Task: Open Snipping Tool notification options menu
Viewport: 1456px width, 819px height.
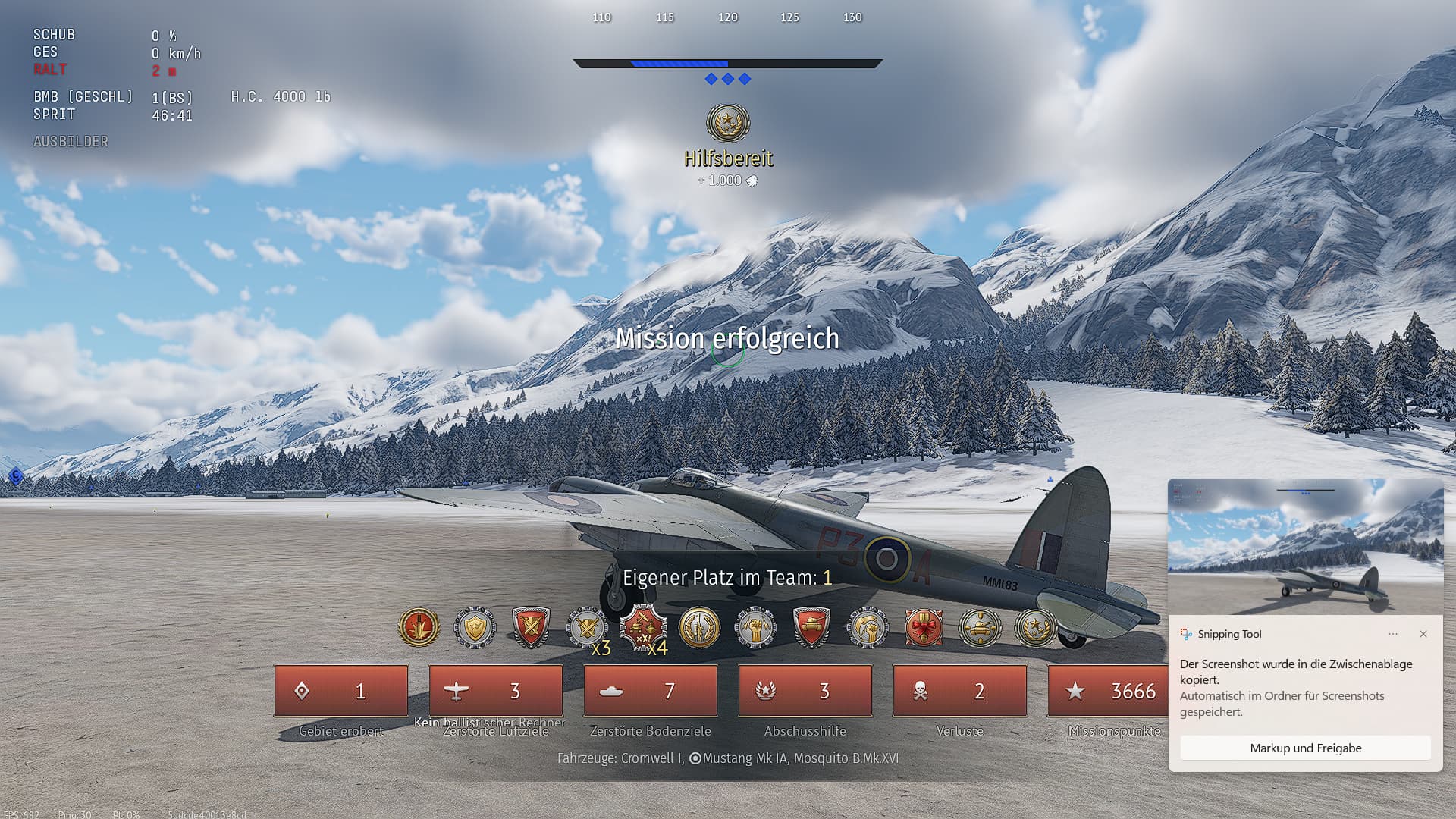Action: coord(1393,634)
